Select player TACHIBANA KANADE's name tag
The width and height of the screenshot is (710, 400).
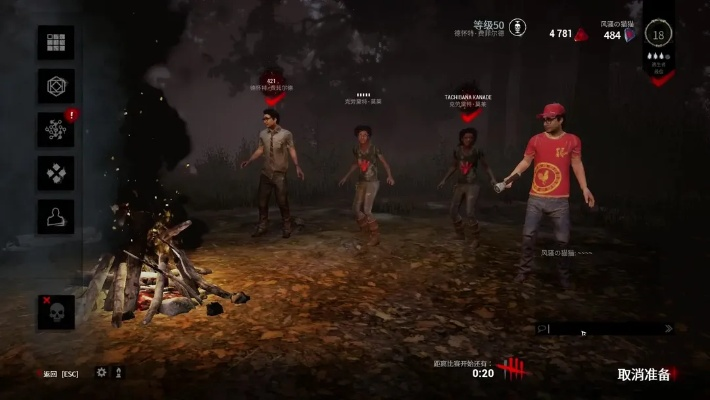[468, 98]
